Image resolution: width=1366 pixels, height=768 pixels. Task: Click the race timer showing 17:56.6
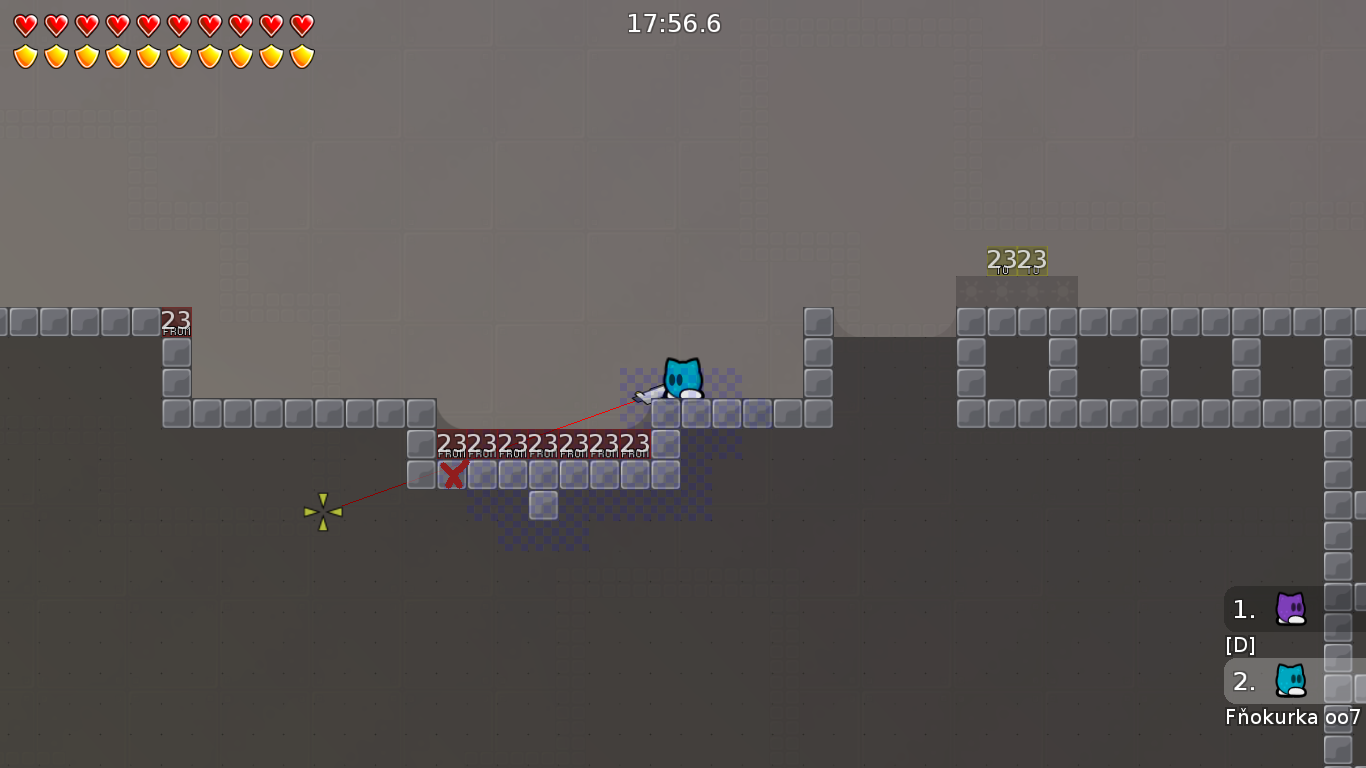[x=674, y=24]
